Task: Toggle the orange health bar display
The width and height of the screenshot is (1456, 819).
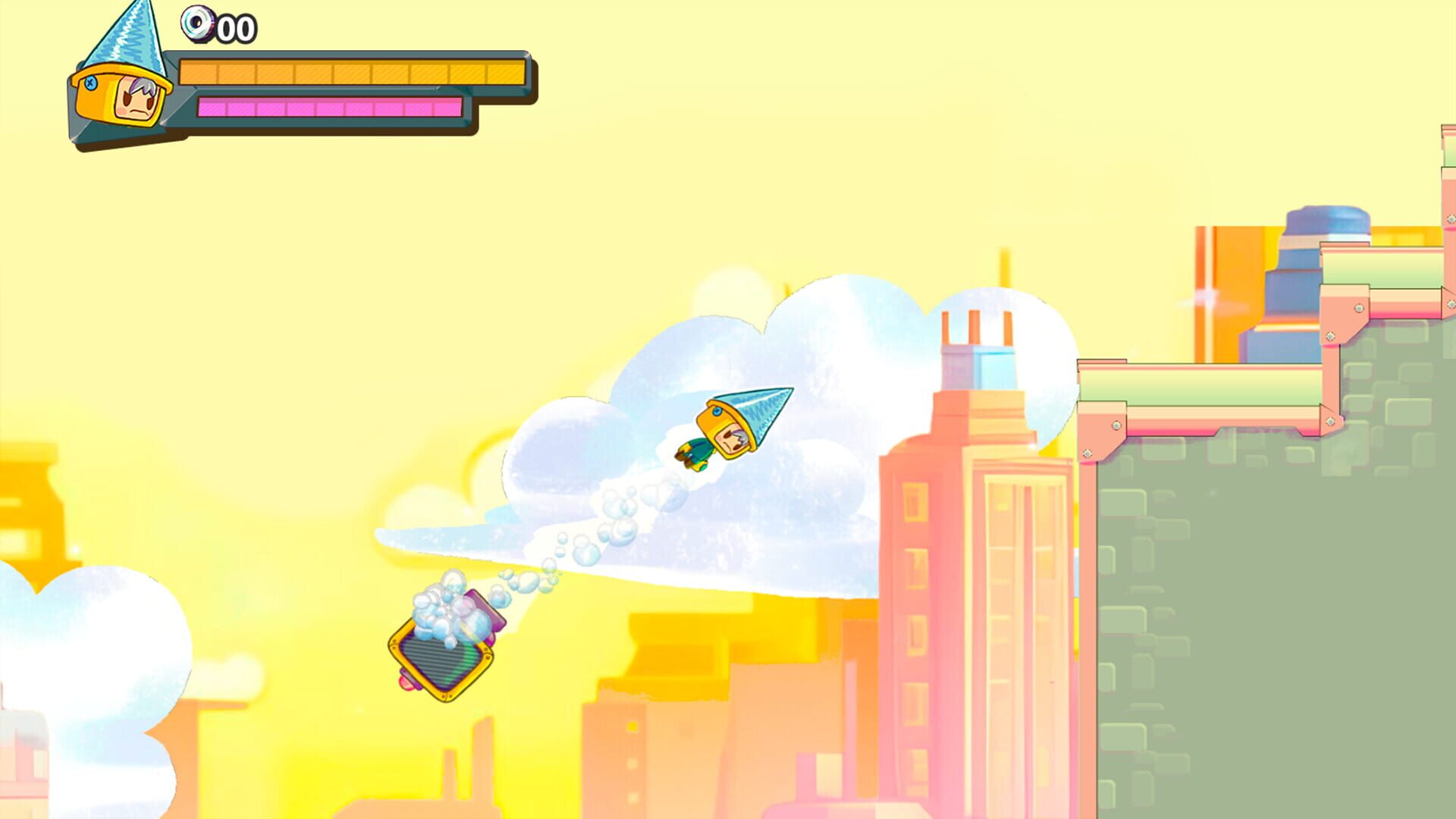Action: click(x=353, y=72)
